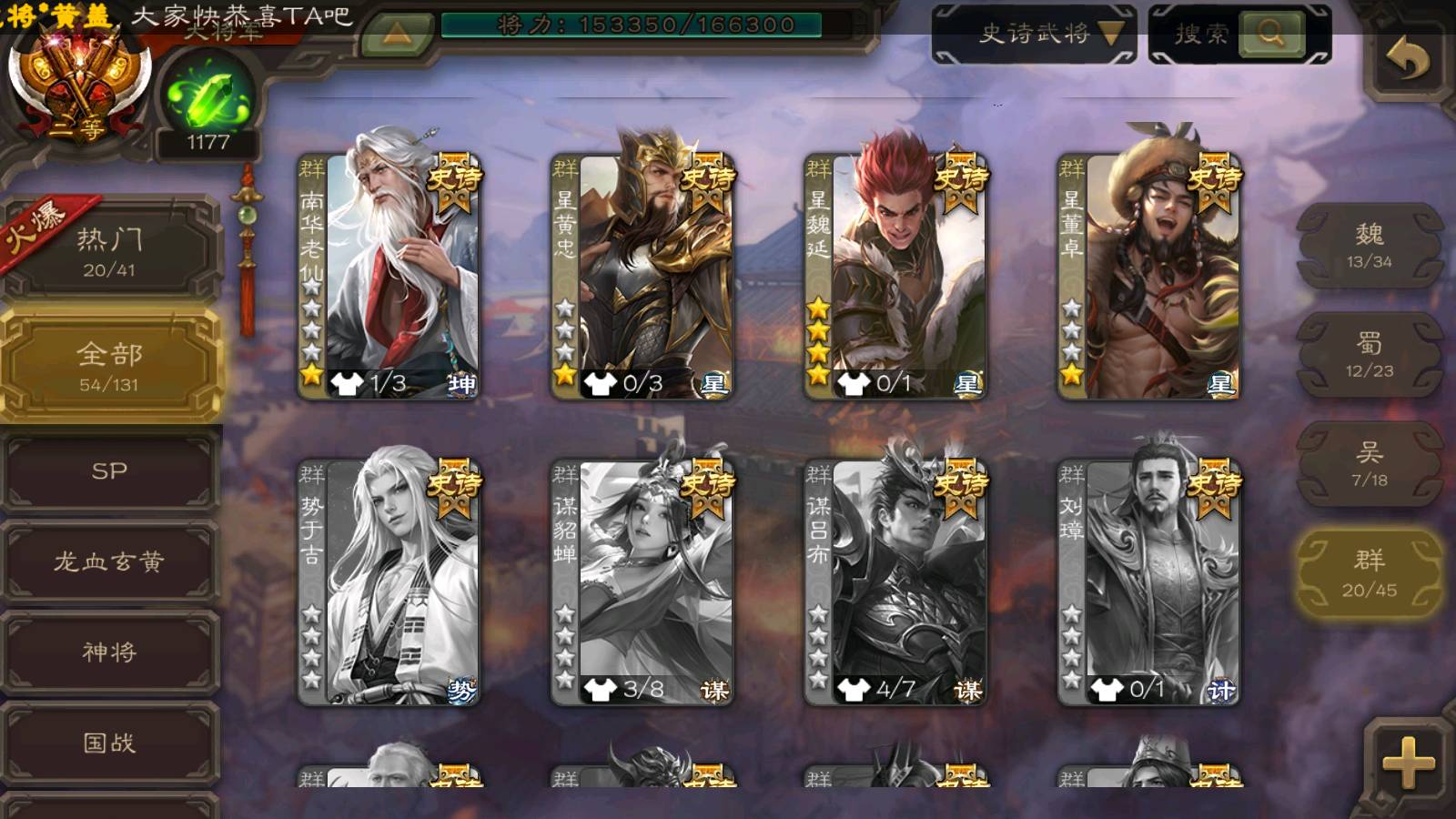The width and height of the screenshot is (1456, 819).
Task: Open the SP generals tab
Action: click(109, 470)
